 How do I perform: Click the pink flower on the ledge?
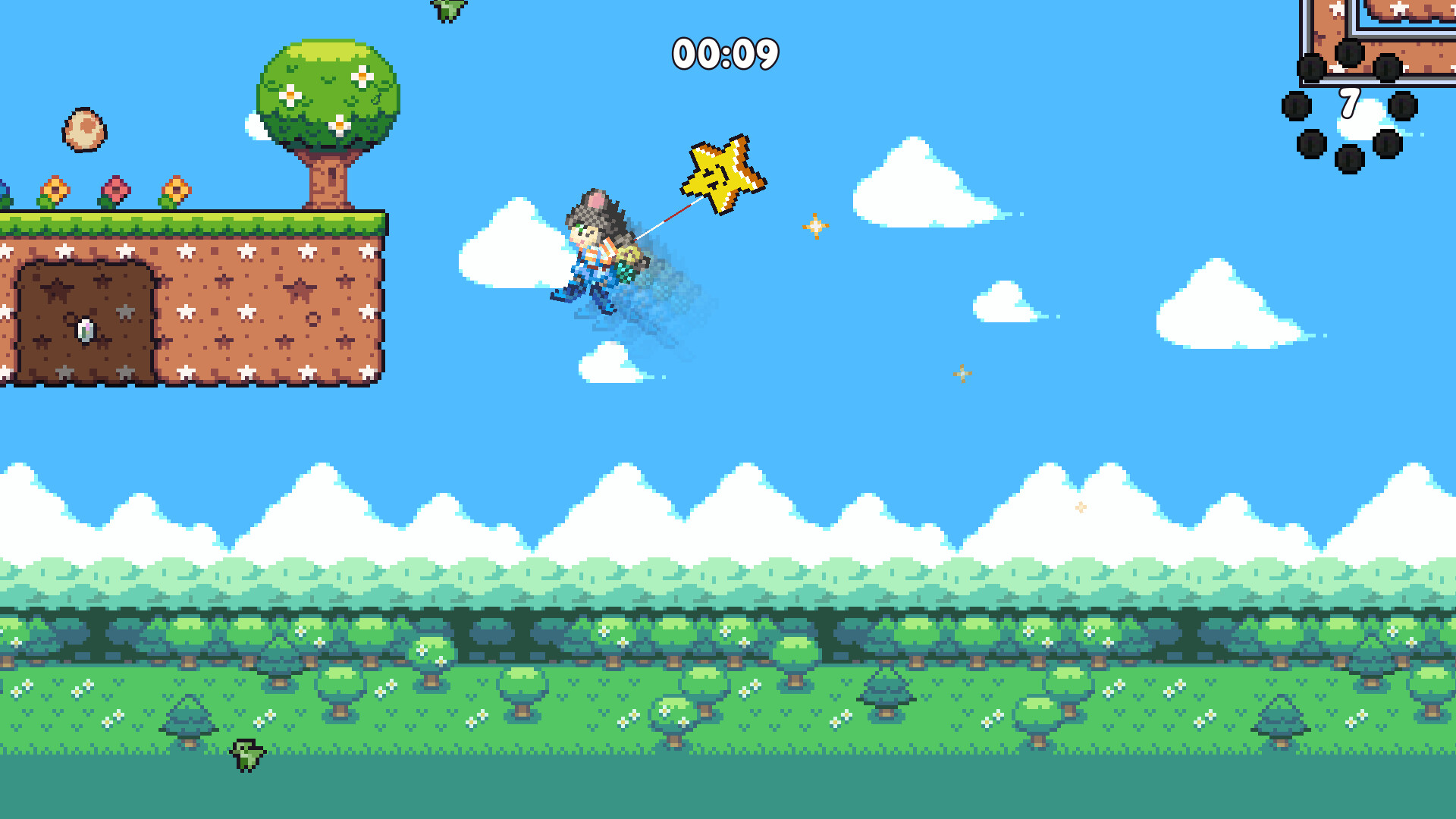[x=115, y=190]
